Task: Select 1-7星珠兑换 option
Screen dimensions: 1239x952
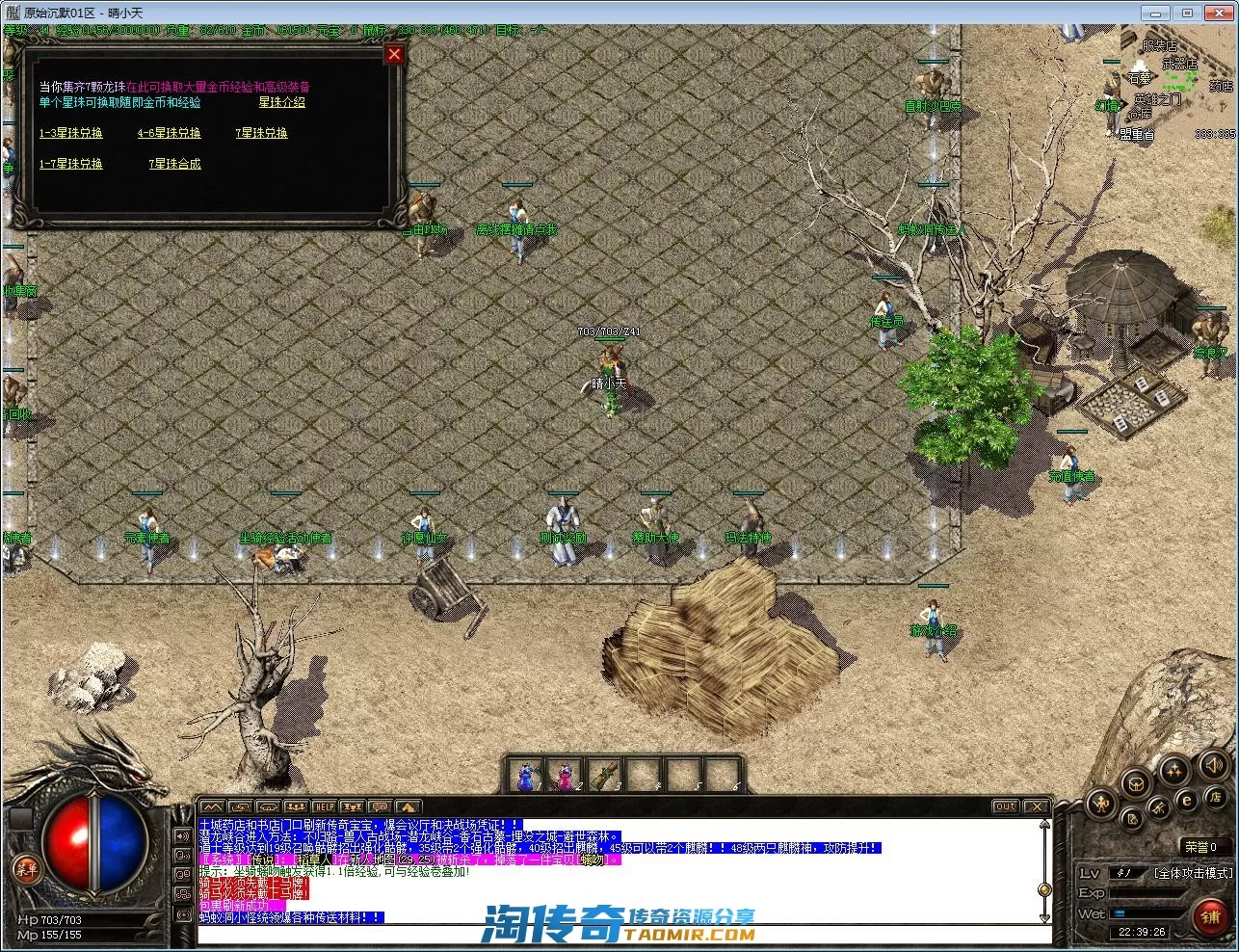Action: (71, 164)
